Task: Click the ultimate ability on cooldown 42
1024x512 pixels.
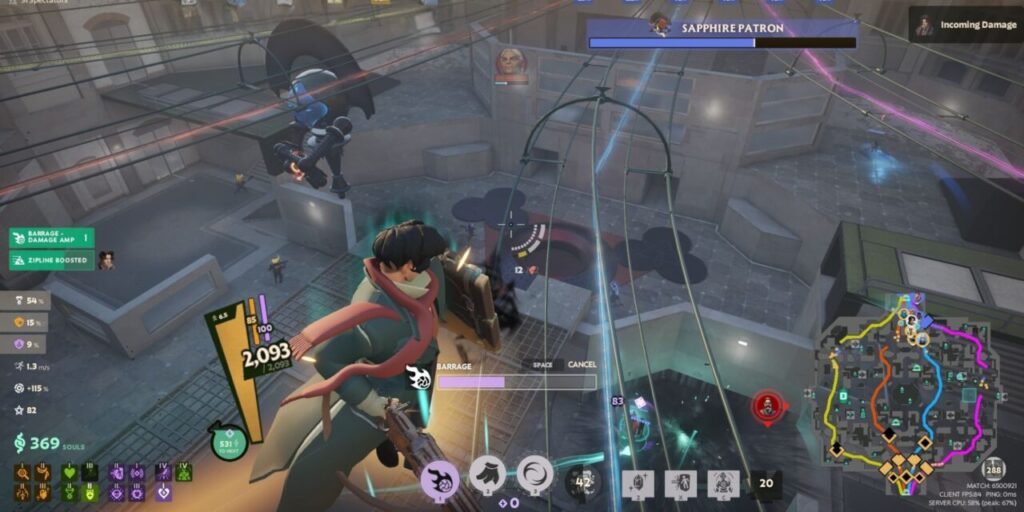Action: [x=582, y=482]
